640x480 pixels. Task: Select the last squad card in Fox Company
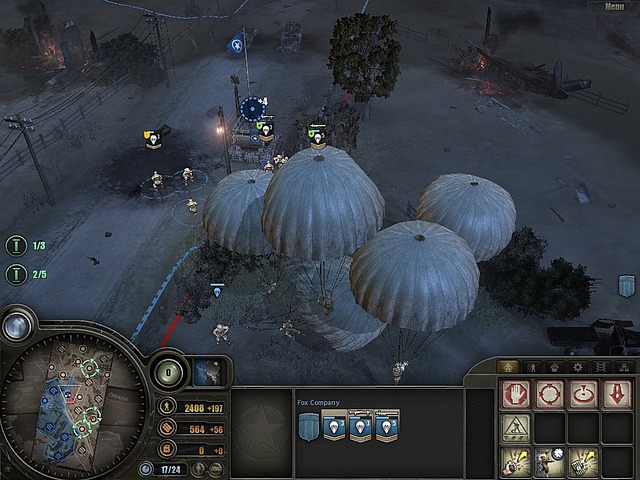(387, 426)
